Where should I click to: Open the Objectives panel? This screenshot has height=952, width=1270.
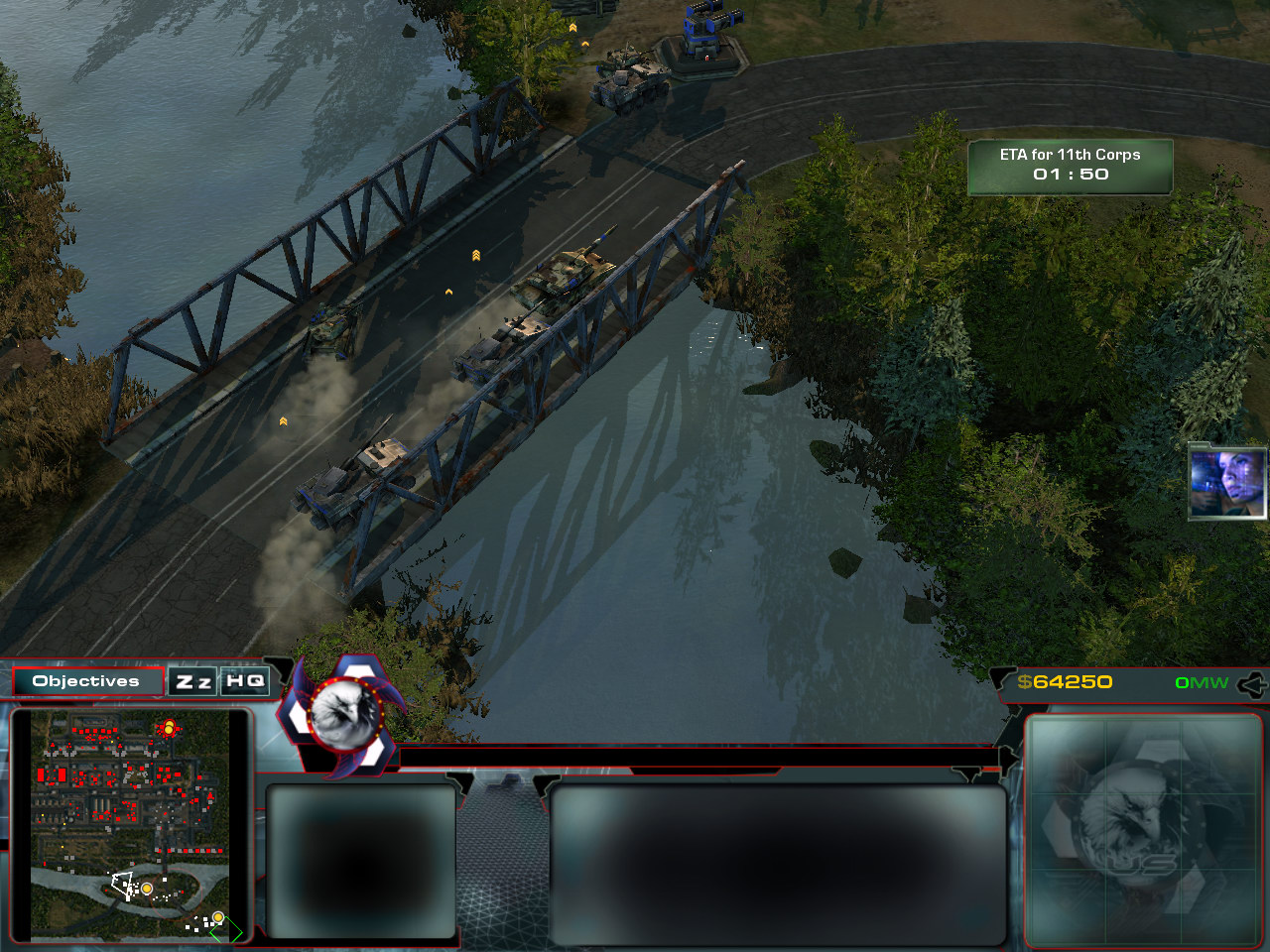pyautogui.click(x=87, y=681)
